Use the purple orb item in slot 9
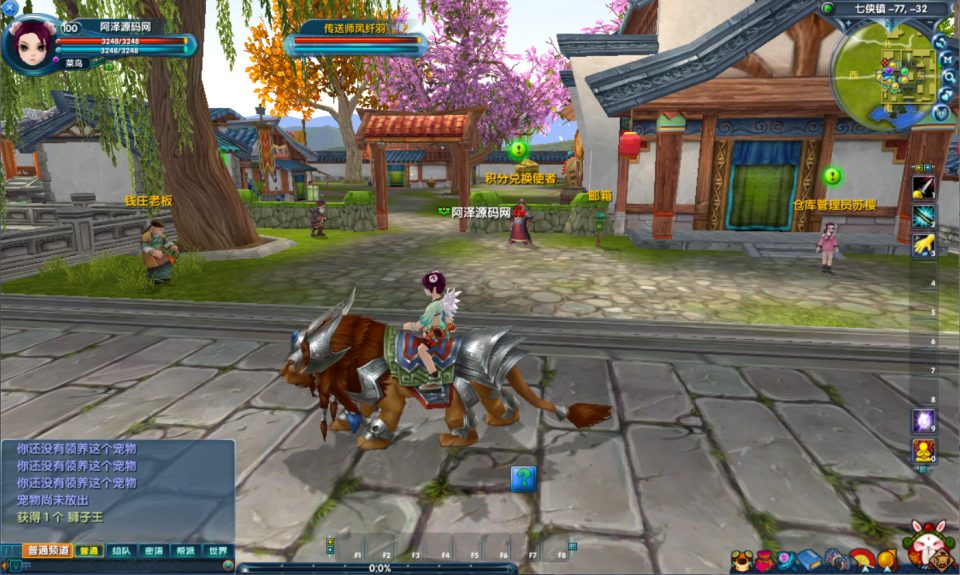This screenshot has width=960, height=575. pos(923,420)
